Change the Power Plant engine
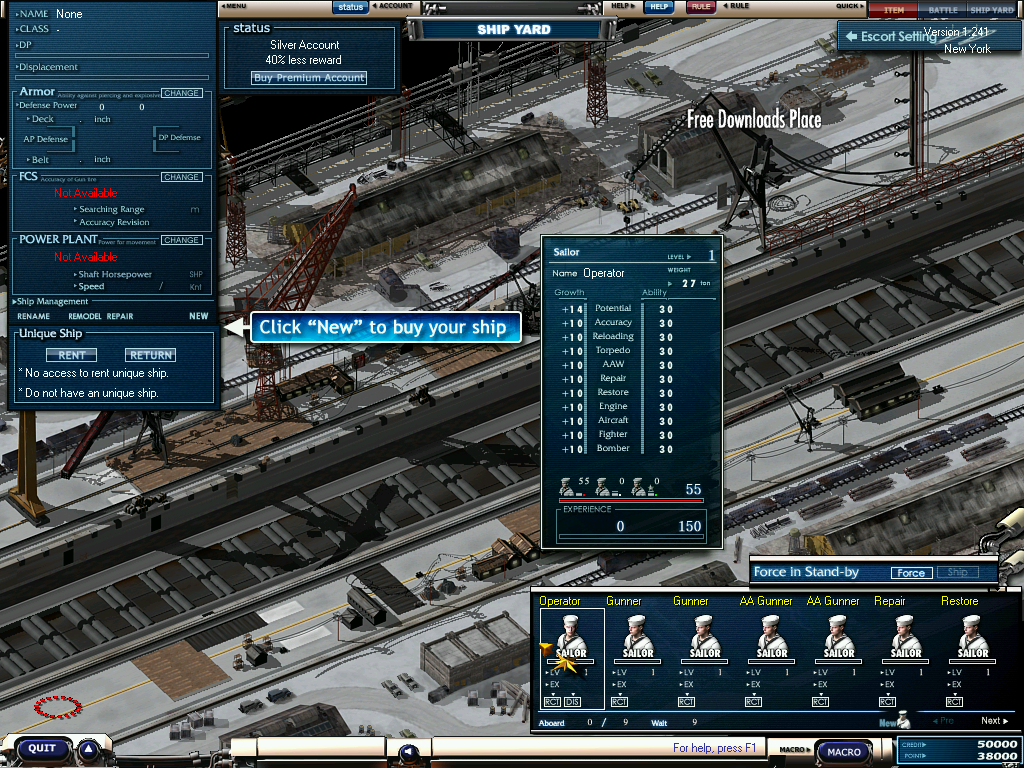The image size is (1024, 768). click(x=182, y=240)
